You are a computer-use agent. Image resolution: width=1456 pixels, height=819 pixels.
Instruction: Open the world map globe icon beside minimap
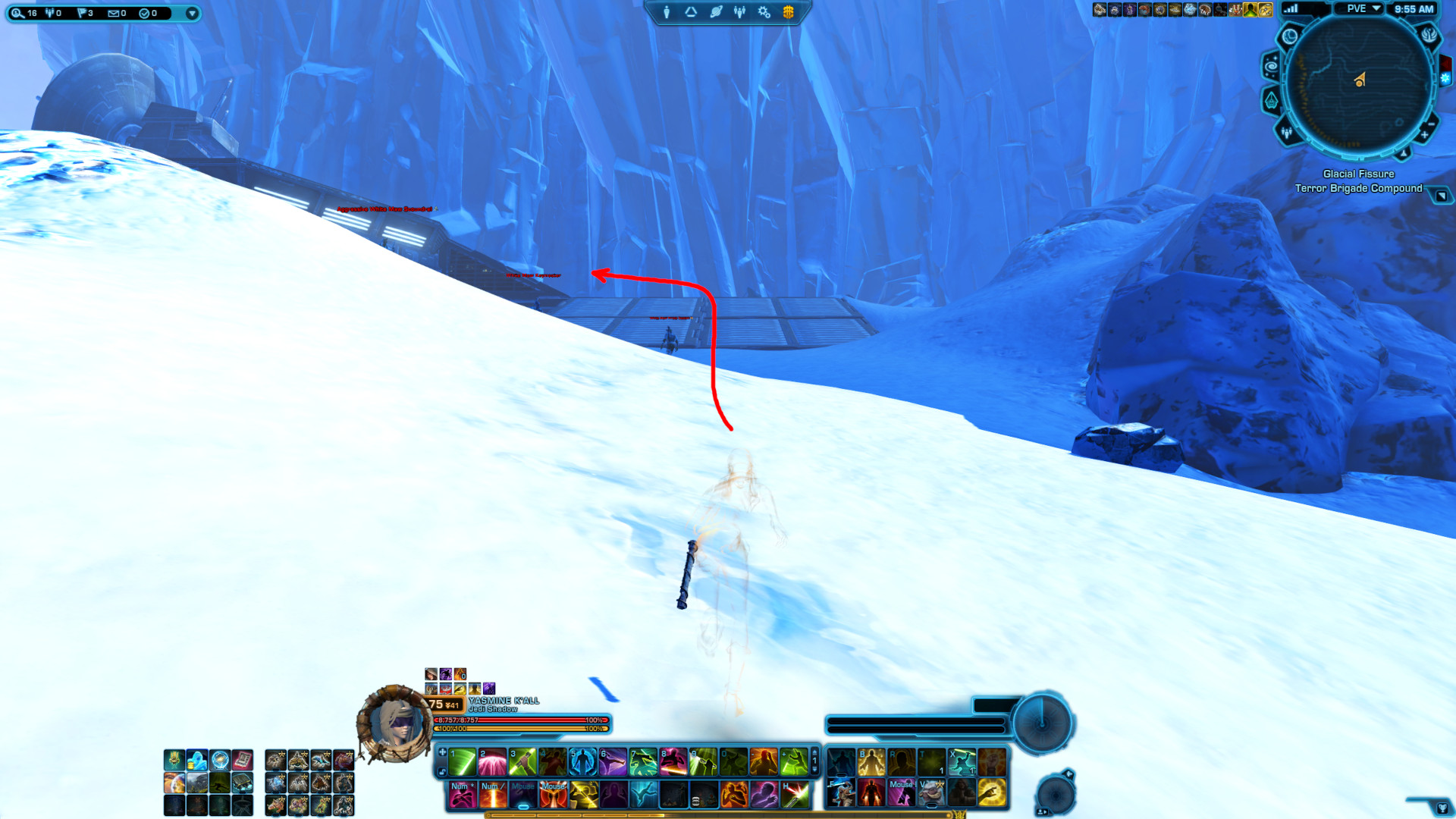pos(1290,36)
